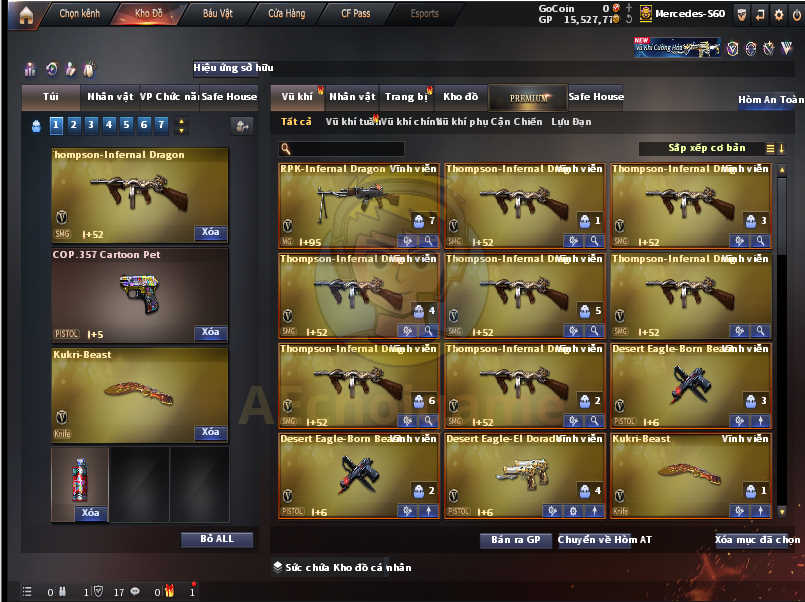
Task: Click the Bán ra GP button
Action: coord(515,540)
